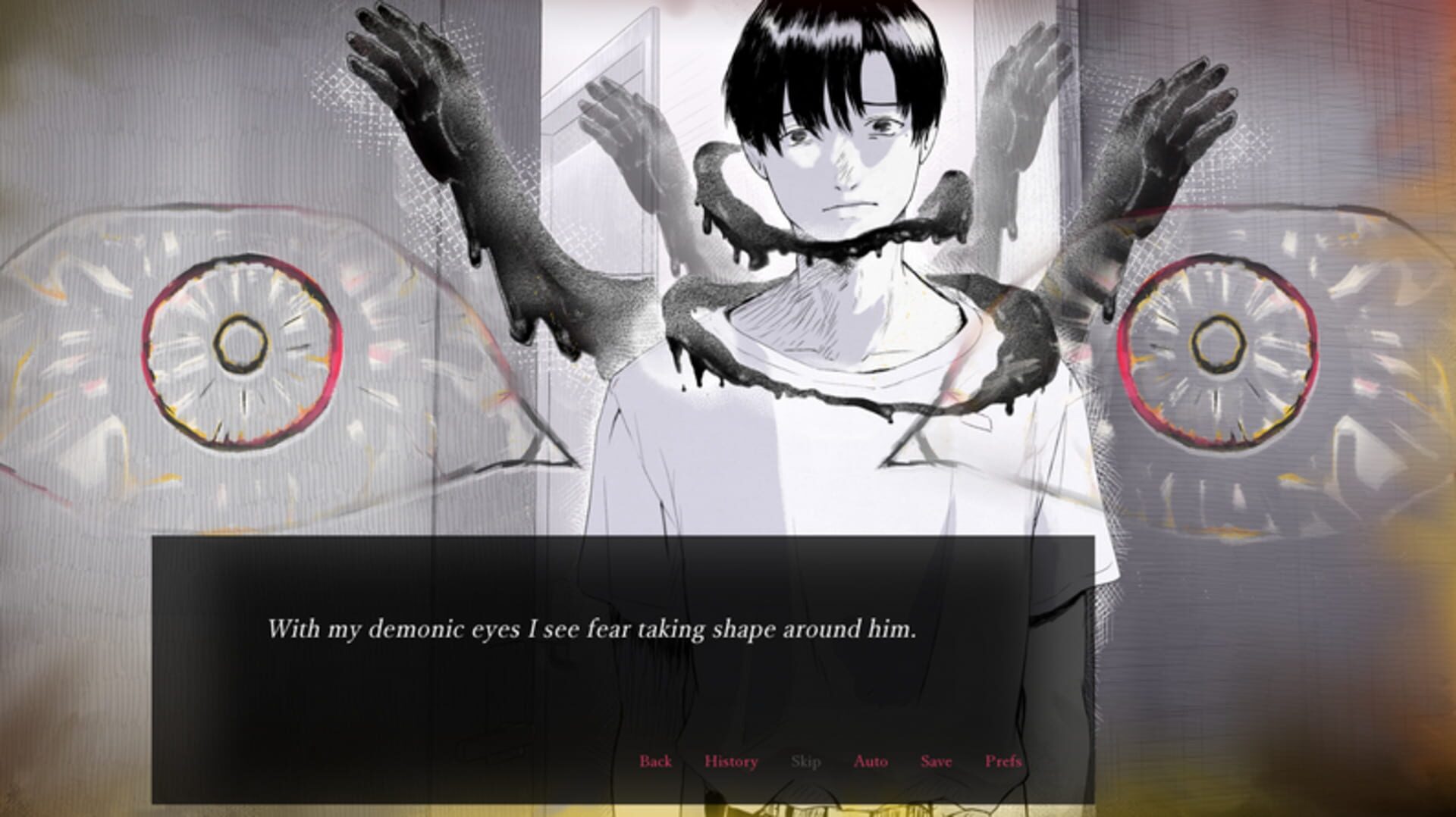Click the Prefs label at bottom right
The image size is (1456, 817).
tap(1003, 762)
